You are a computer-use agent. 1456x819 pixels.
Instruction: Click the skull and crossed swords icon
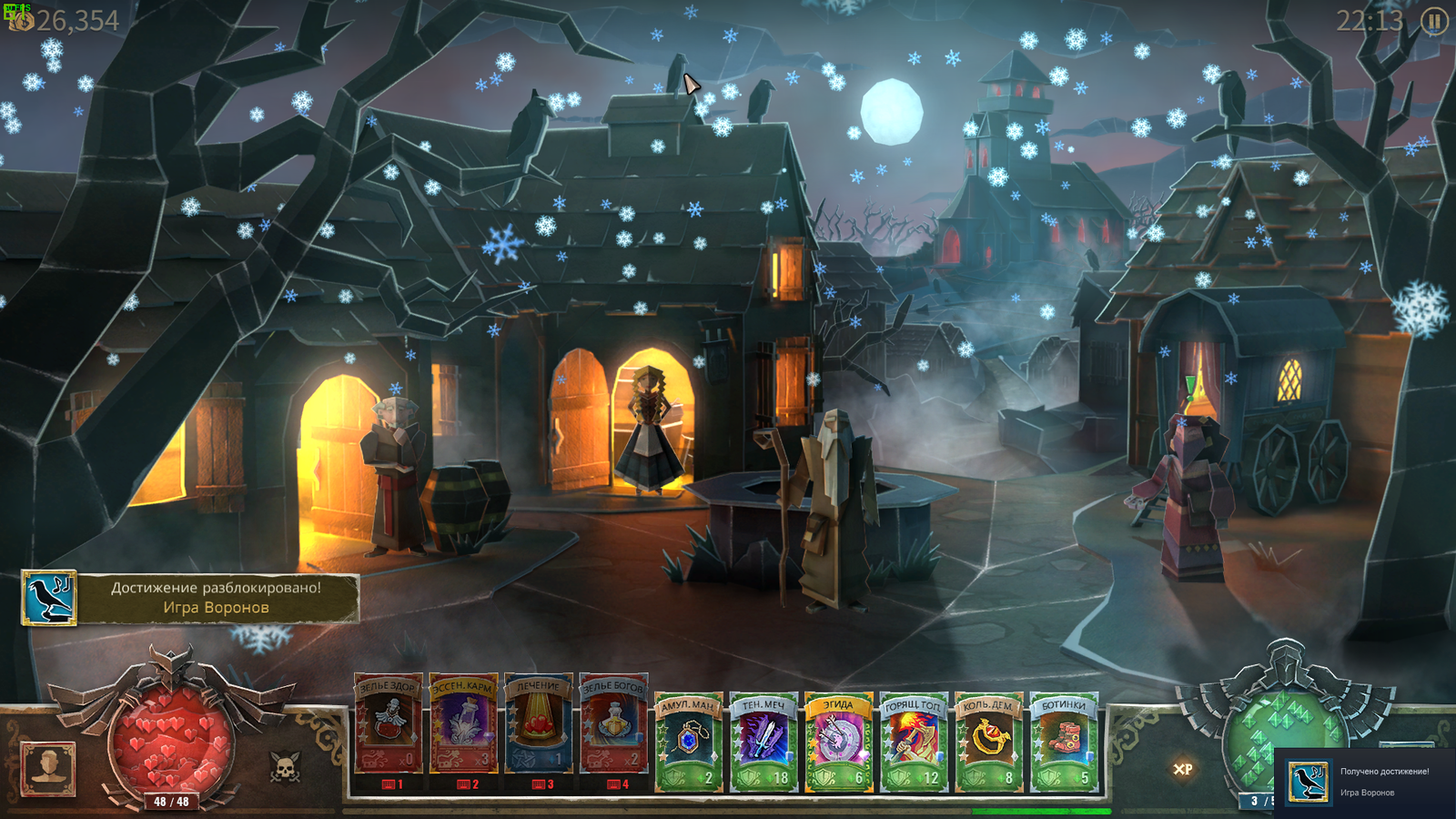(x=285, y=768)
